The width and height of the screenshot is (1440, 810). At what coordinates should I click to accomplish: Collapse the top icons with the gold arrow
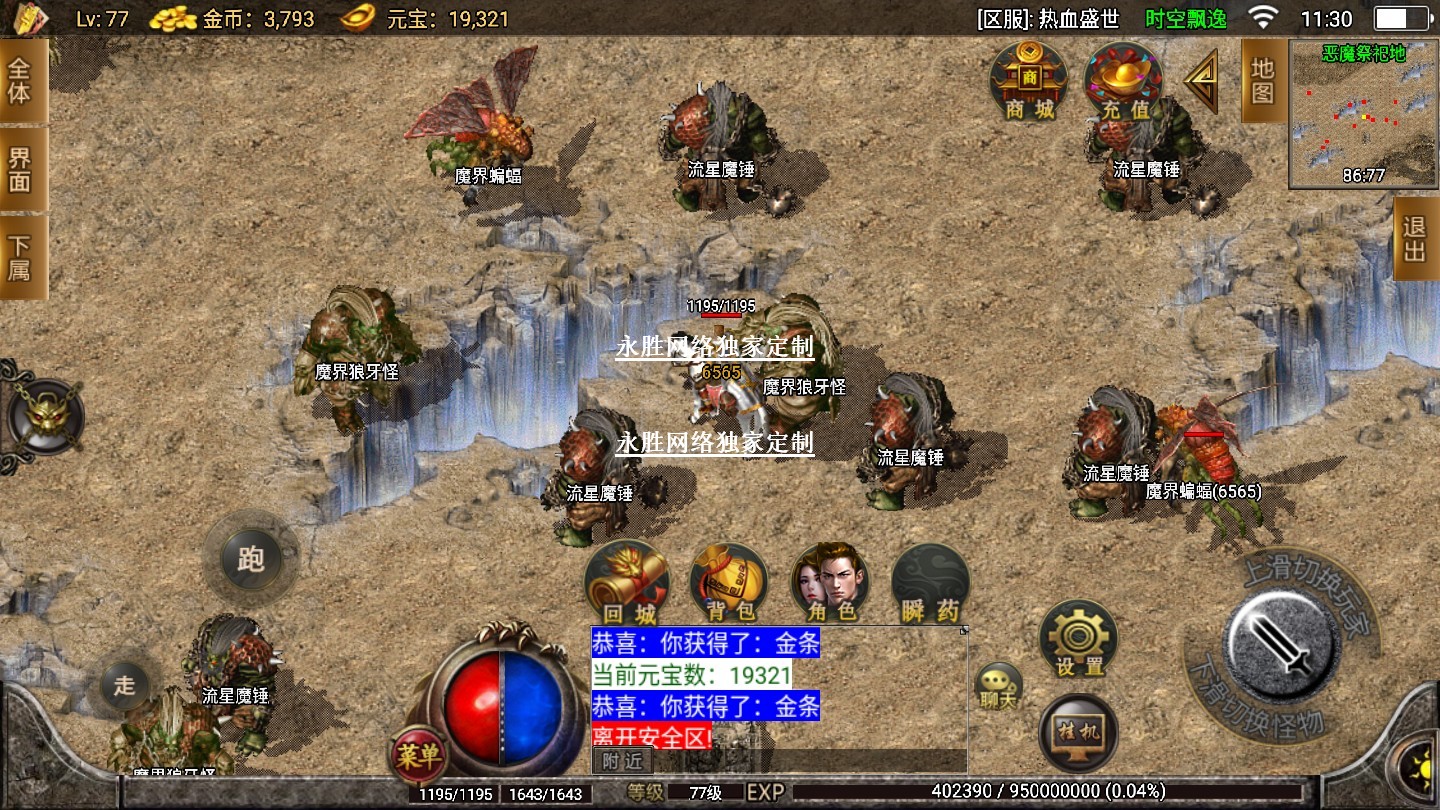click(x=1202, y=80)
